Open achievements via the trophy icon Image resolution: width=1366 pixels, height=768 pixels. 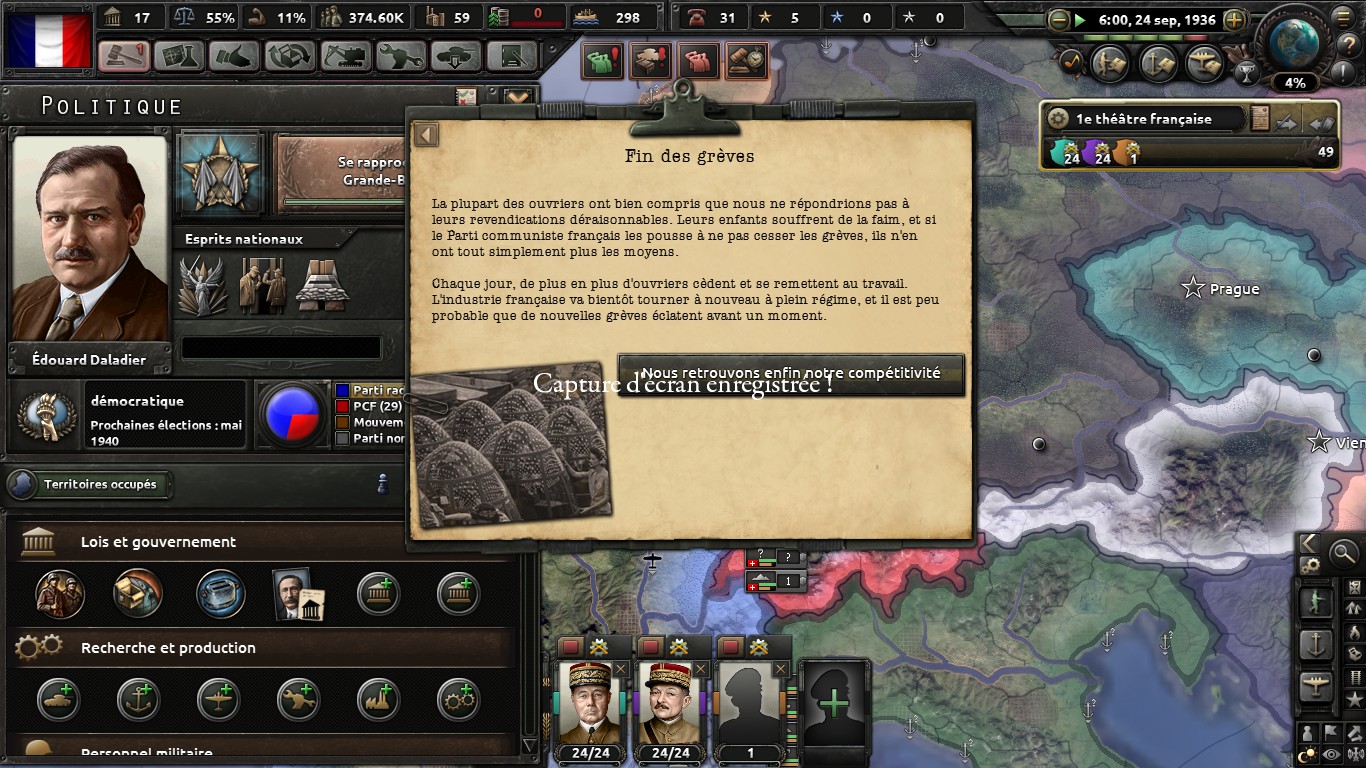point(1246,72)
